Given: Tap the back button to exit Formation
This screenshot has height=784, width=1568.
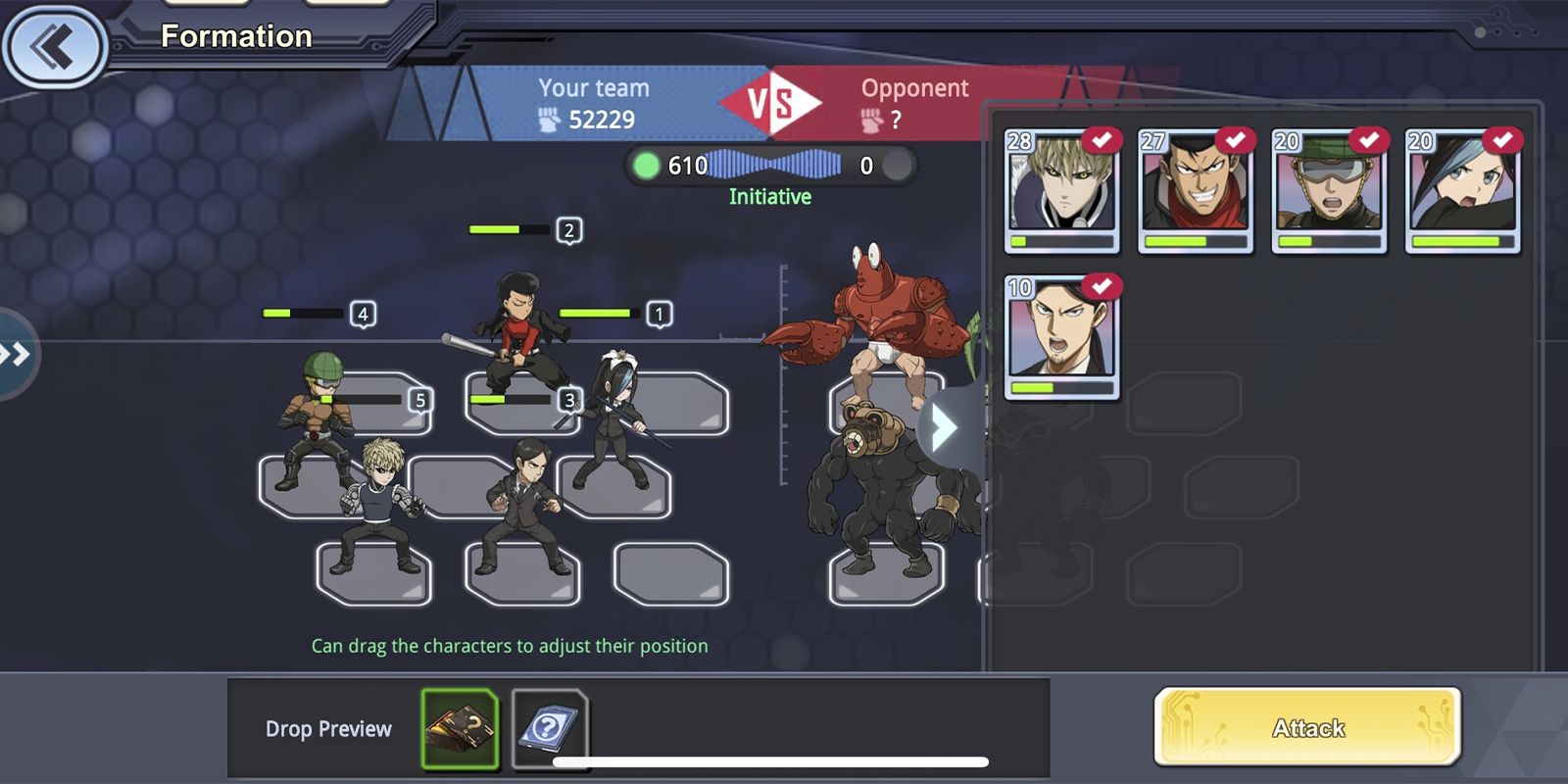Looking at the screenshot, I should tap(54, 47).
